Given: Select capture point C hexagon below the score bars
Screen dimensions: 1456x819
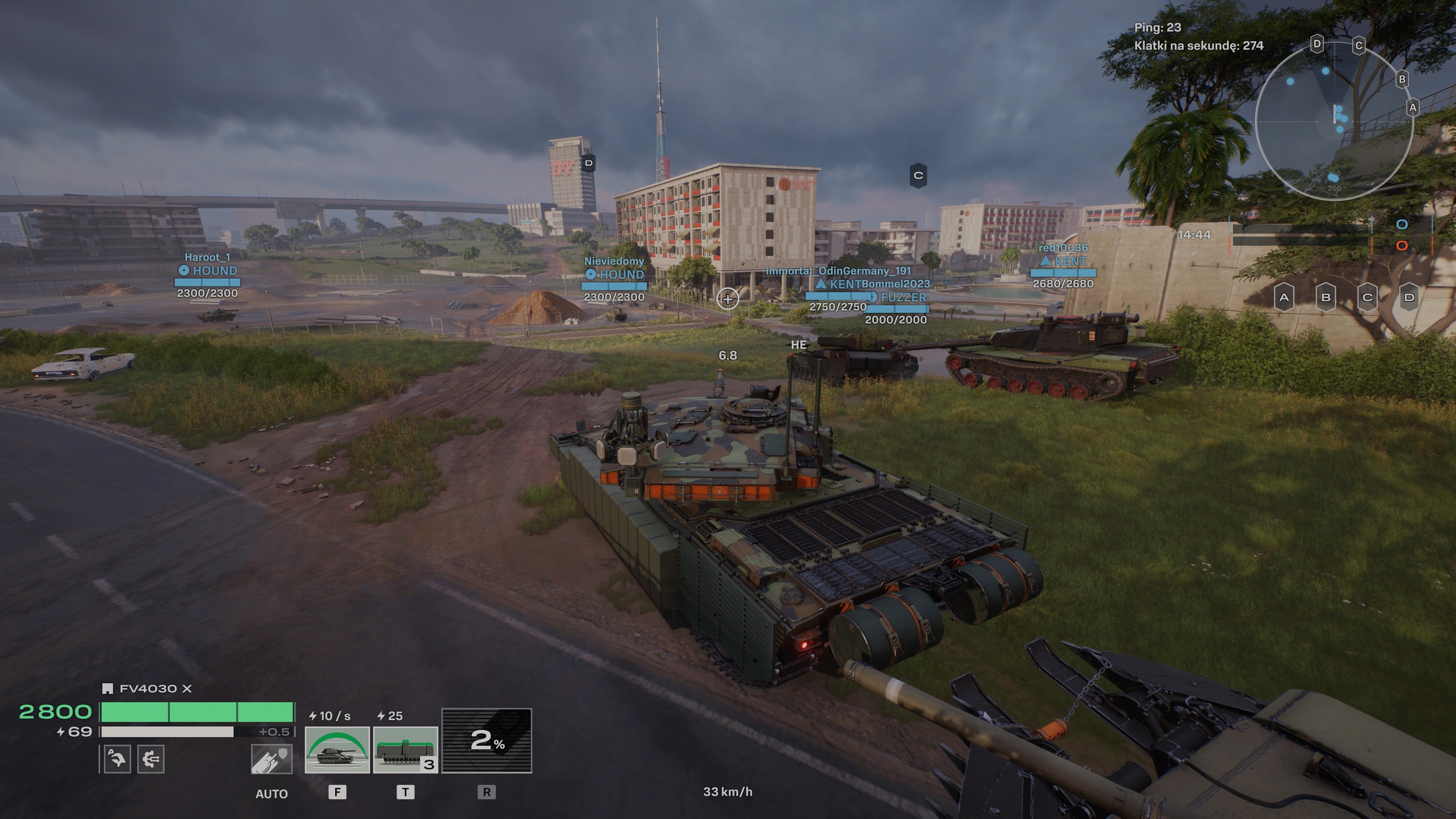Looking at the screenshot, I should 1368,297.
